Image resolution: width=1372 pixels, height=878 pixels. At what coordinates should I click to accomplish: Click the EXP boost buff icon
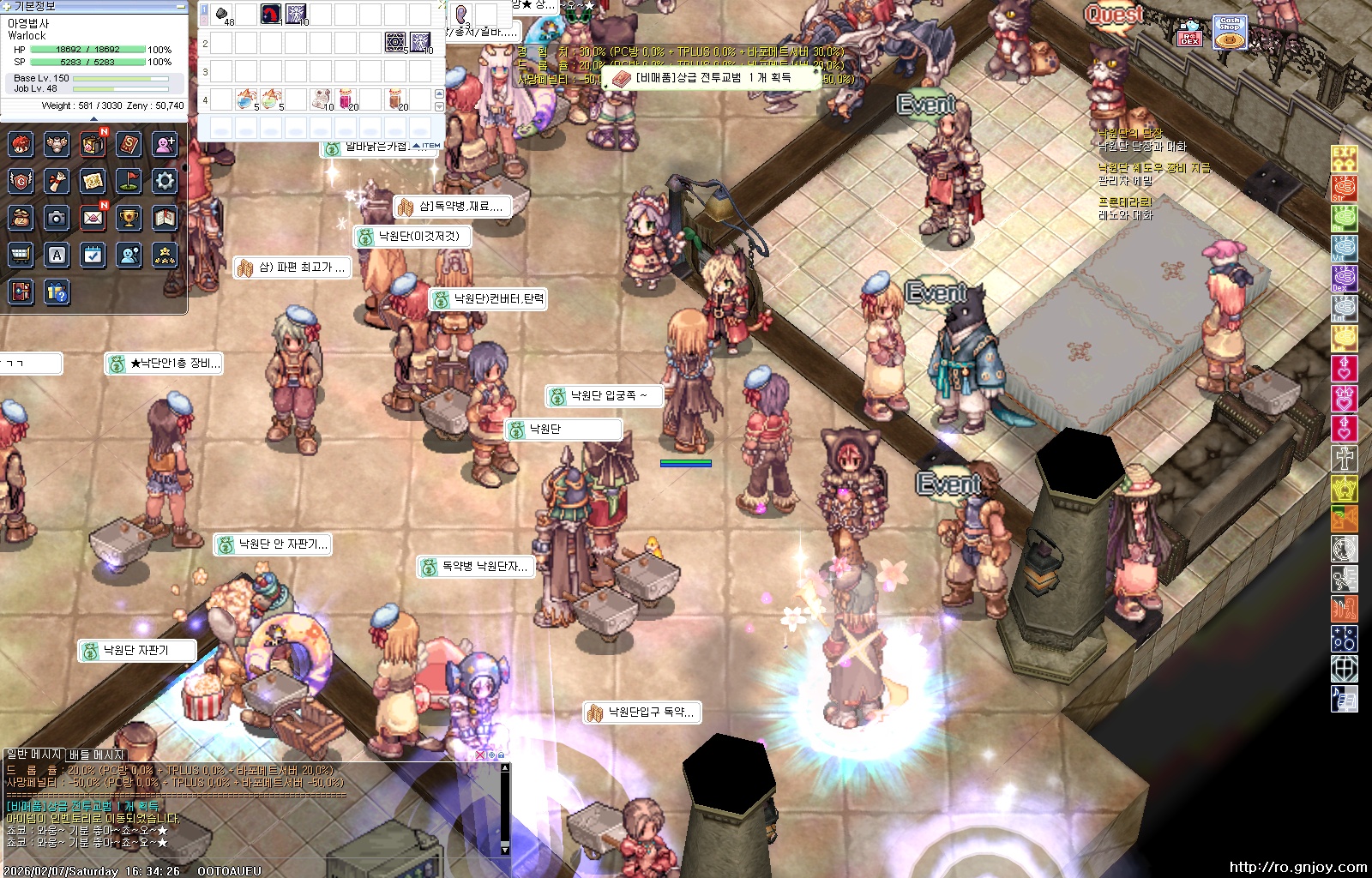[x=1344, y=159]
